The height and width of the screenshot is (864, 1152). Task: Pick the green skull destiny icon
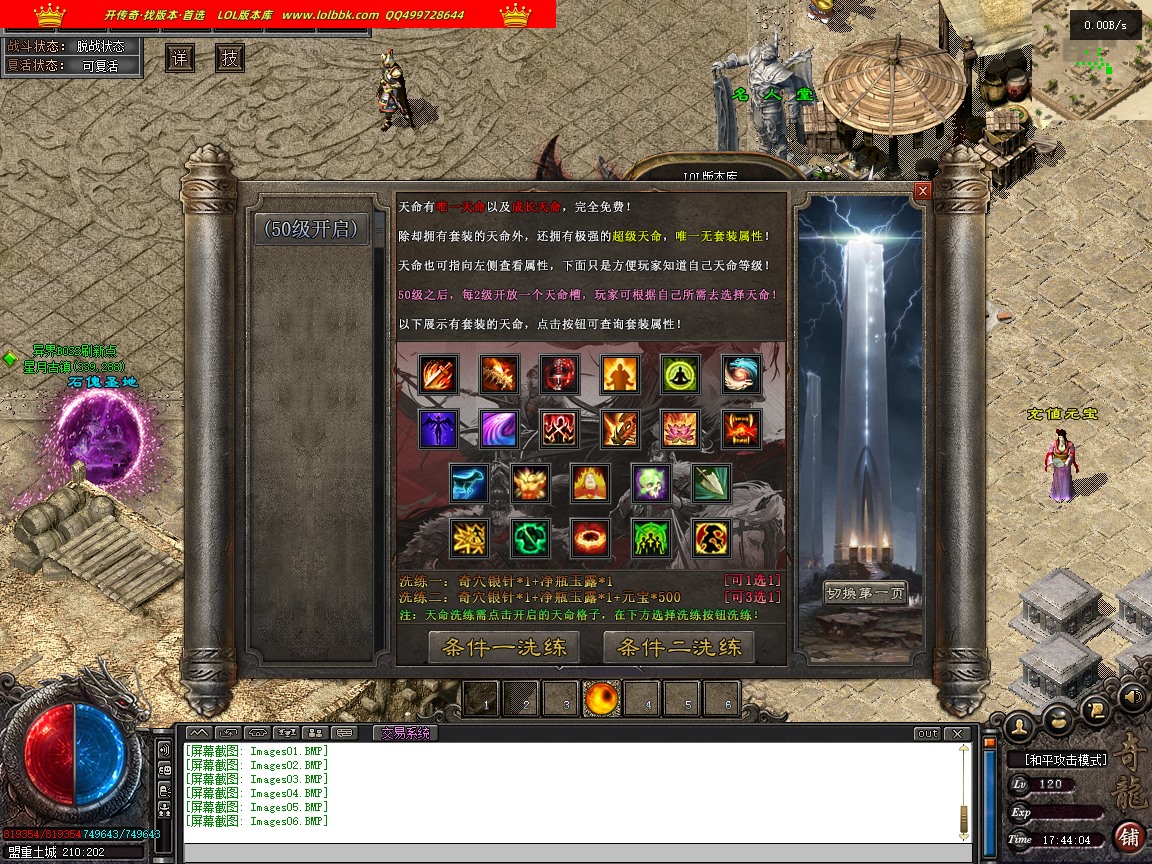point(650,483)
